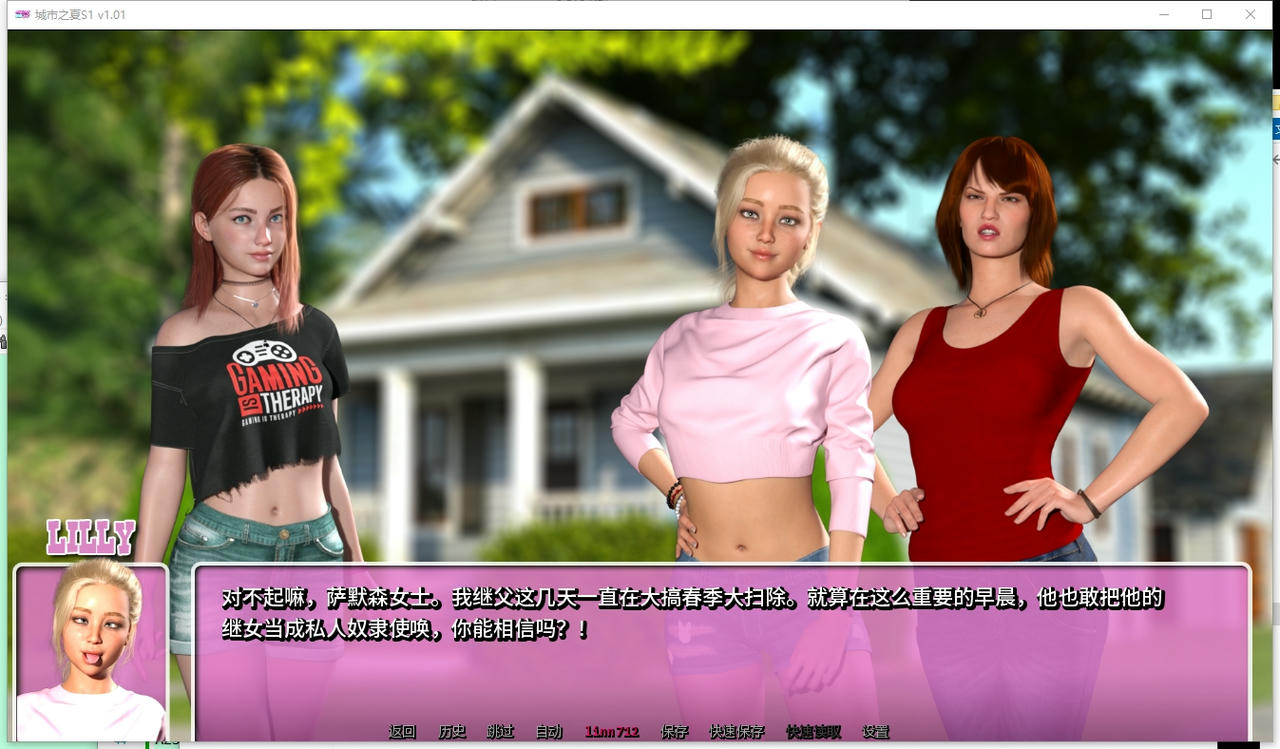Enable 自动 auto-read mode
The height and width of the screenshot is (749, 1280).
click(x=549, y=731)
